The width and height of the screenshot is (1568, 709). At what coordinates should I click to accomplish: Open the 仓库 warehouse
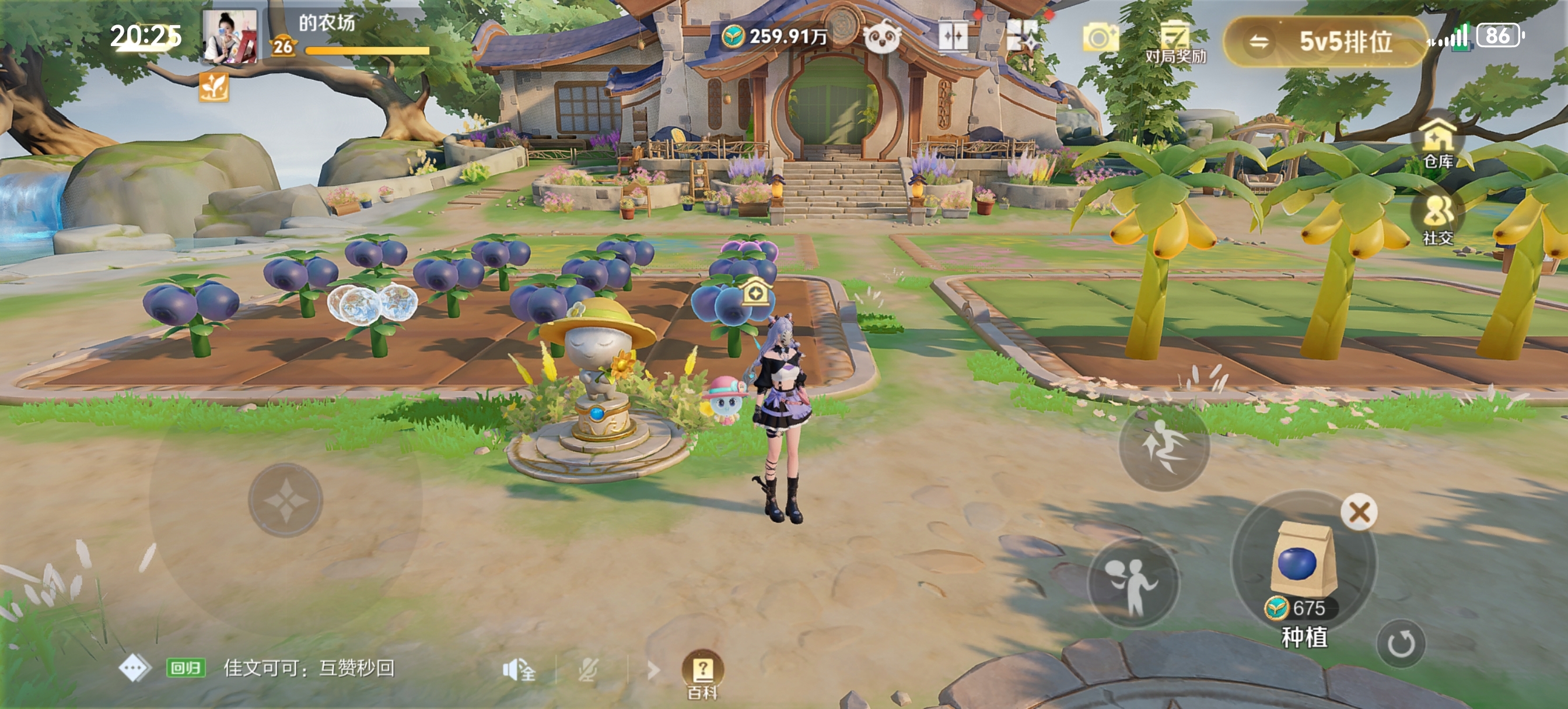coord(1438,143)
